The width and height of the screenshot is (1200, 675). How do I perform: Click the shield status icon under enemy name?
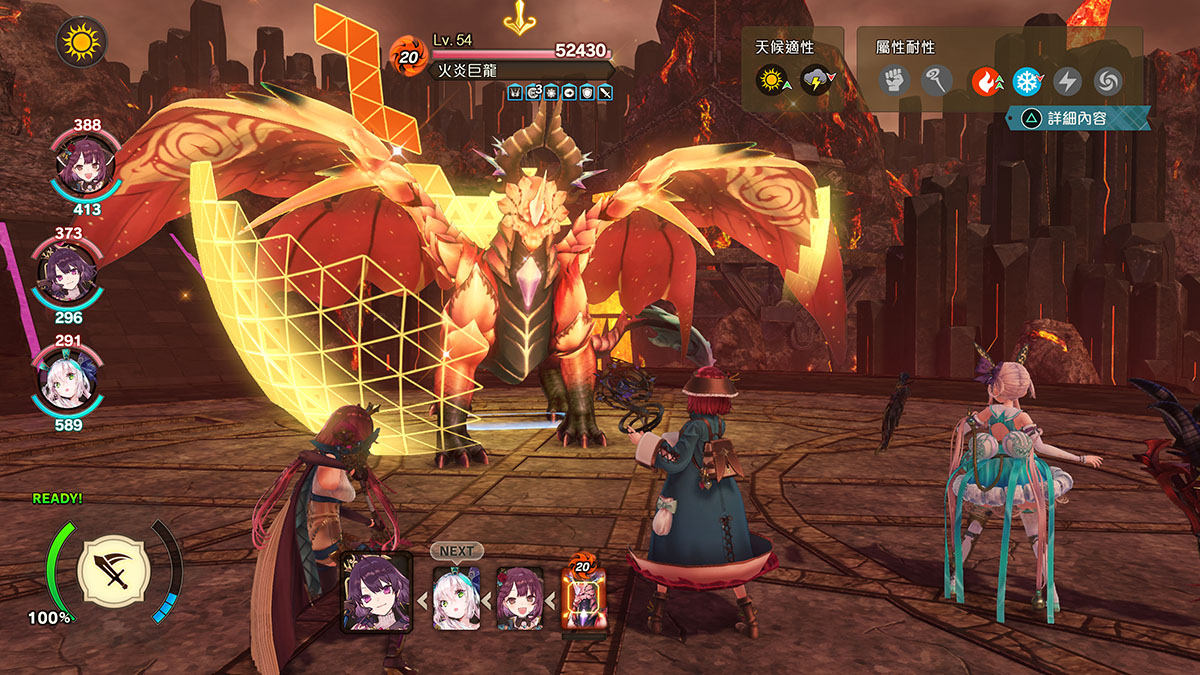click(x=587, y=93)
